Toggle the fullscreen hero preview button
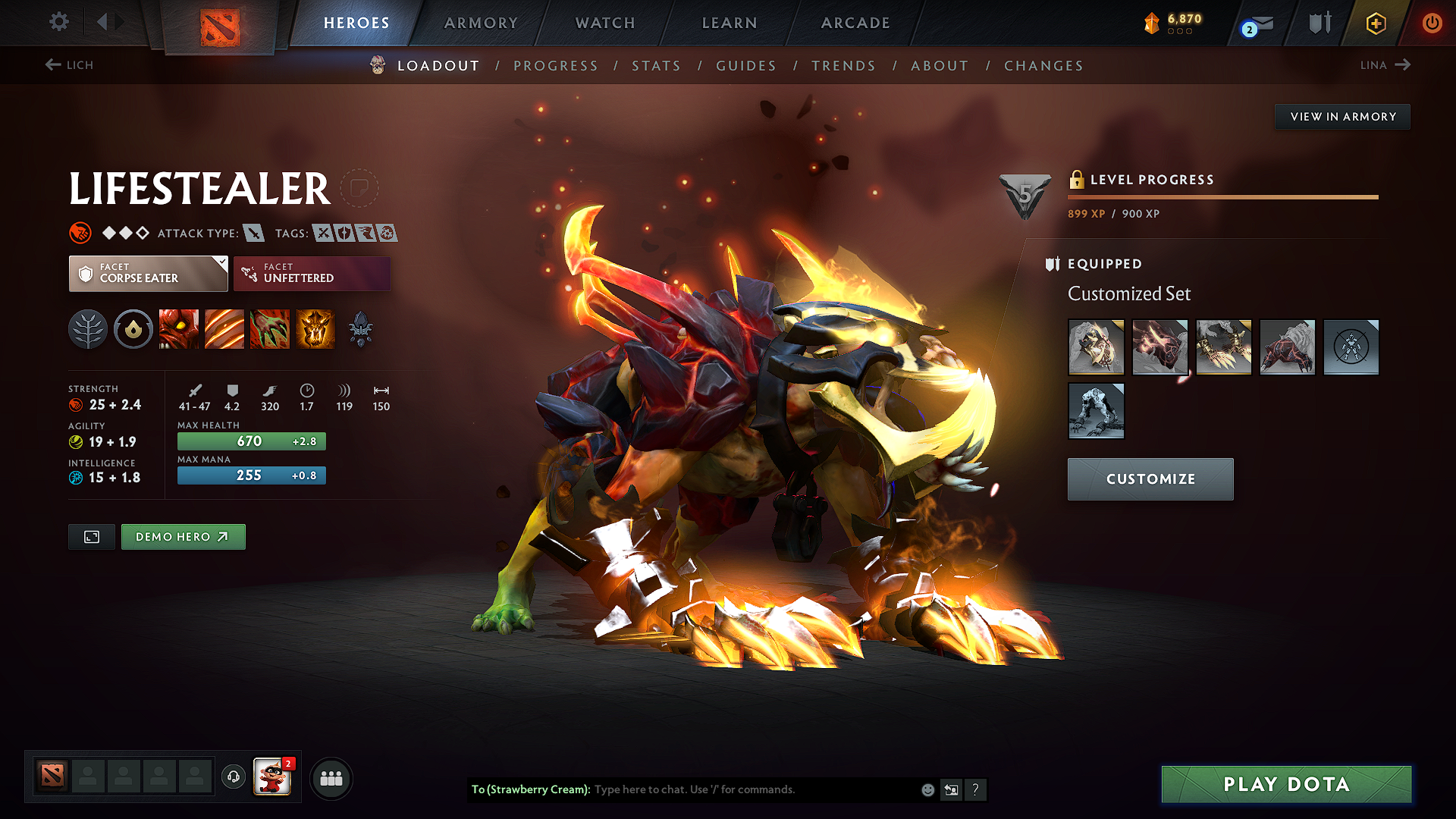This screenshot has width=1456, height=819. (91, 536)
